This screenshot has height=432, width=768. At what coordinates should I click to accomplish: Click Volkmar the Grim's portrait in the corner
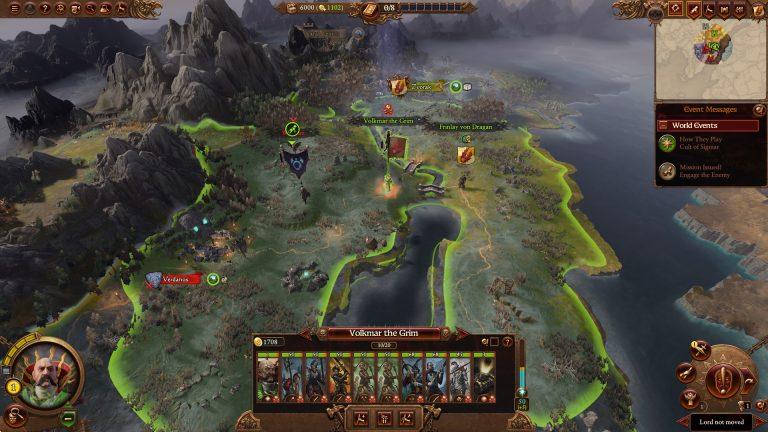tap(42, 372)
